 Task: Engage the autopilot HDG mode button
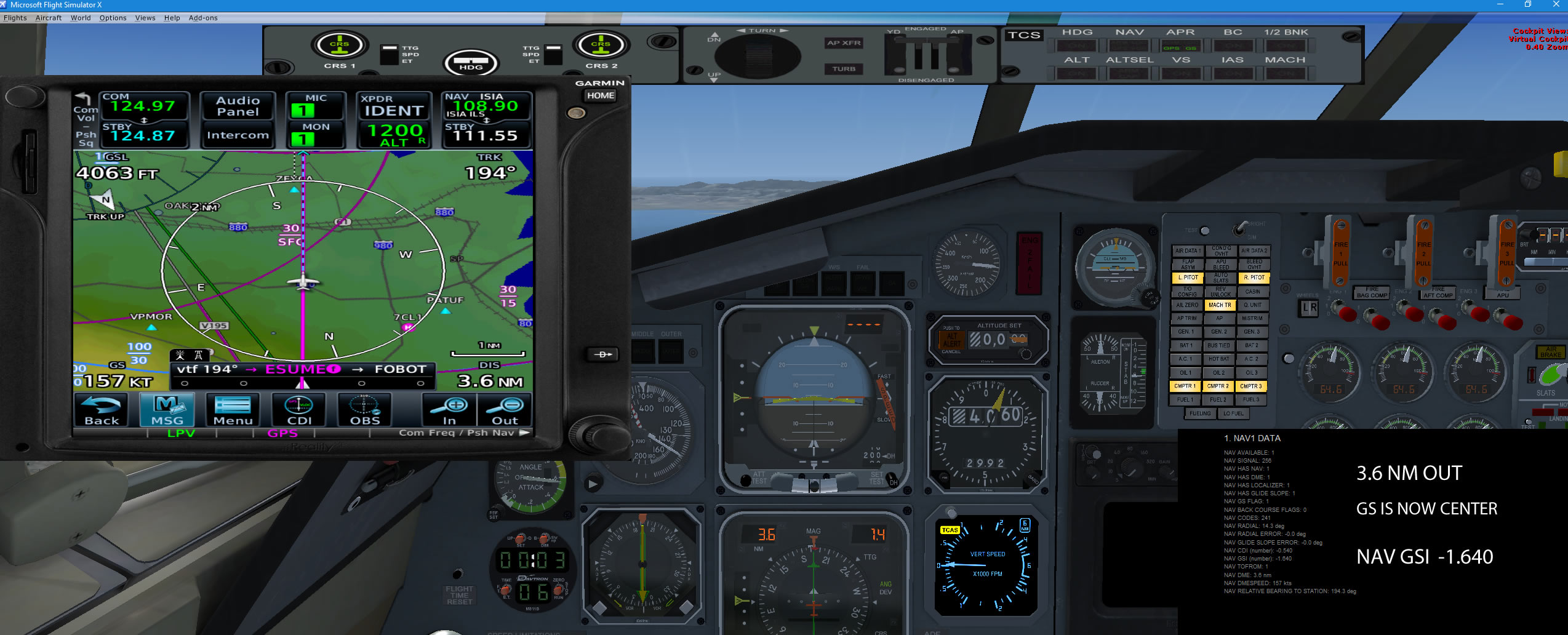click(1077, 46)
